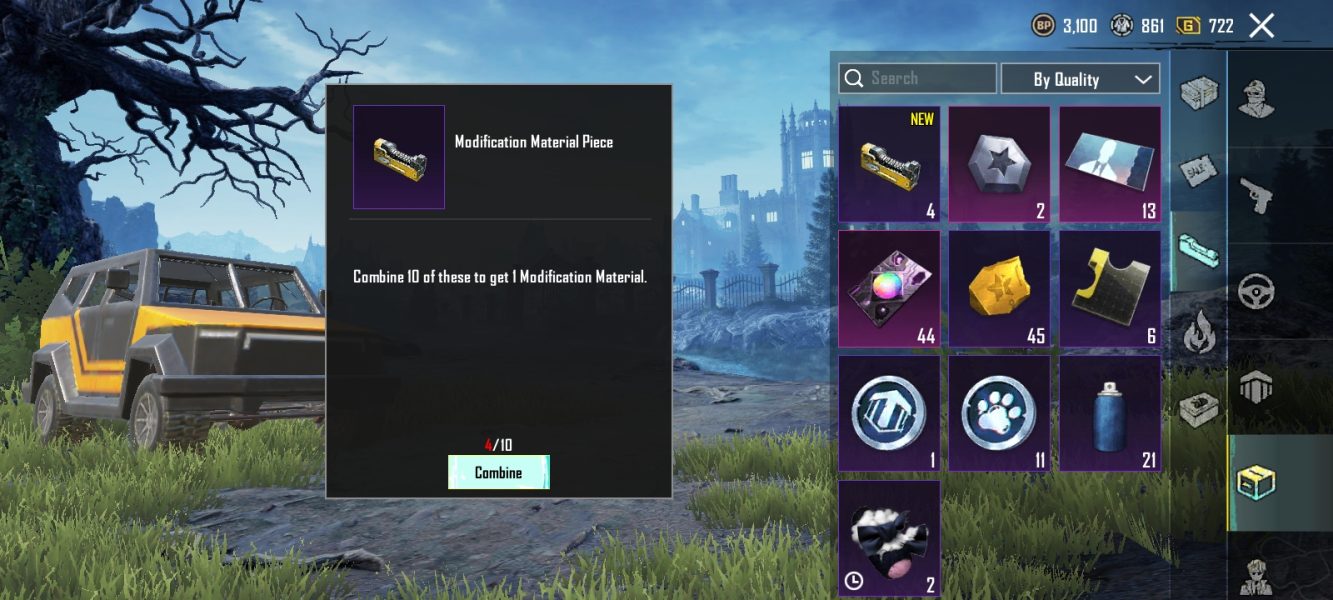This screenshot has width=1333, height=600.
Task: Open the By Quality sort dropdown
Action: [x=1080, y=79]
